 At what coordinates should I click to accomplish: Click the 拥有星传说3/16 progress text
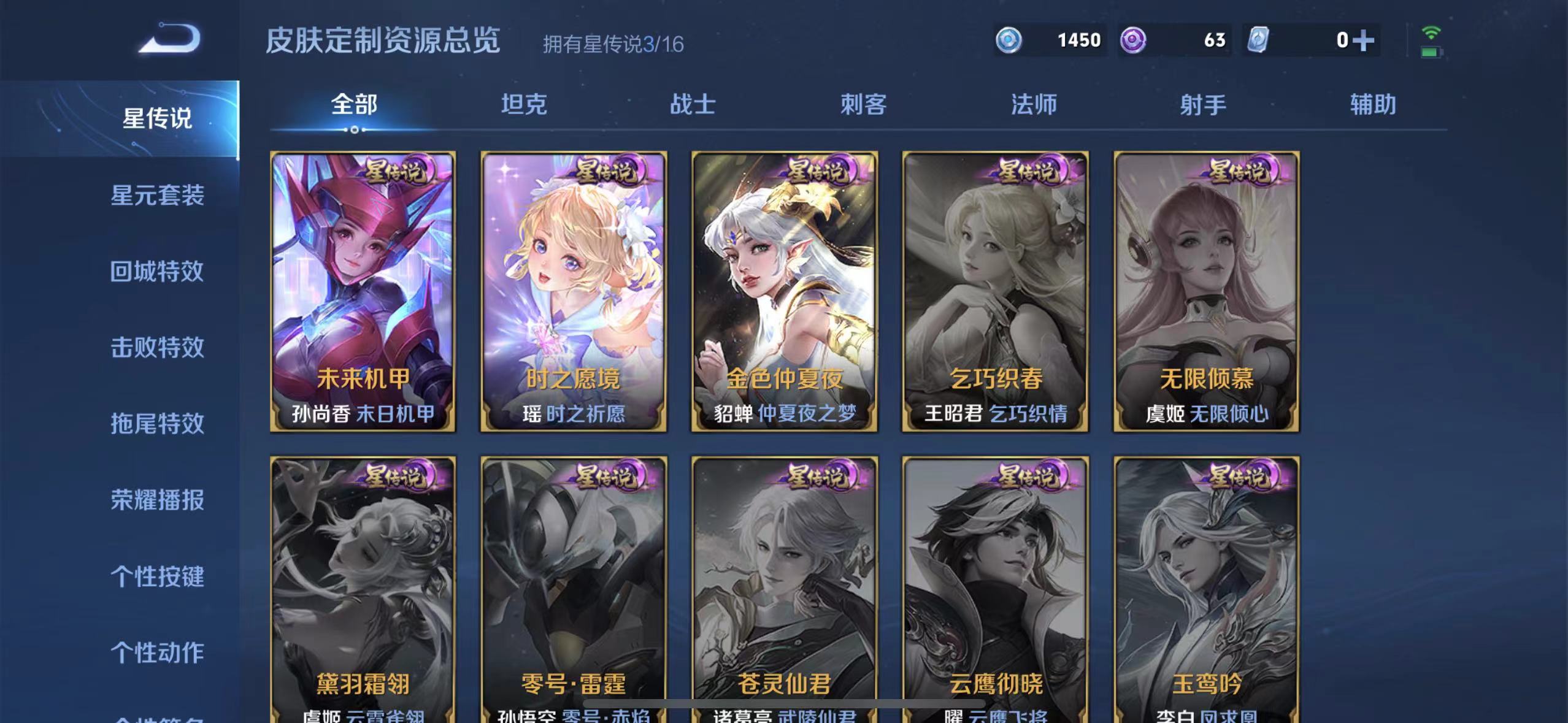click(613, 44)
